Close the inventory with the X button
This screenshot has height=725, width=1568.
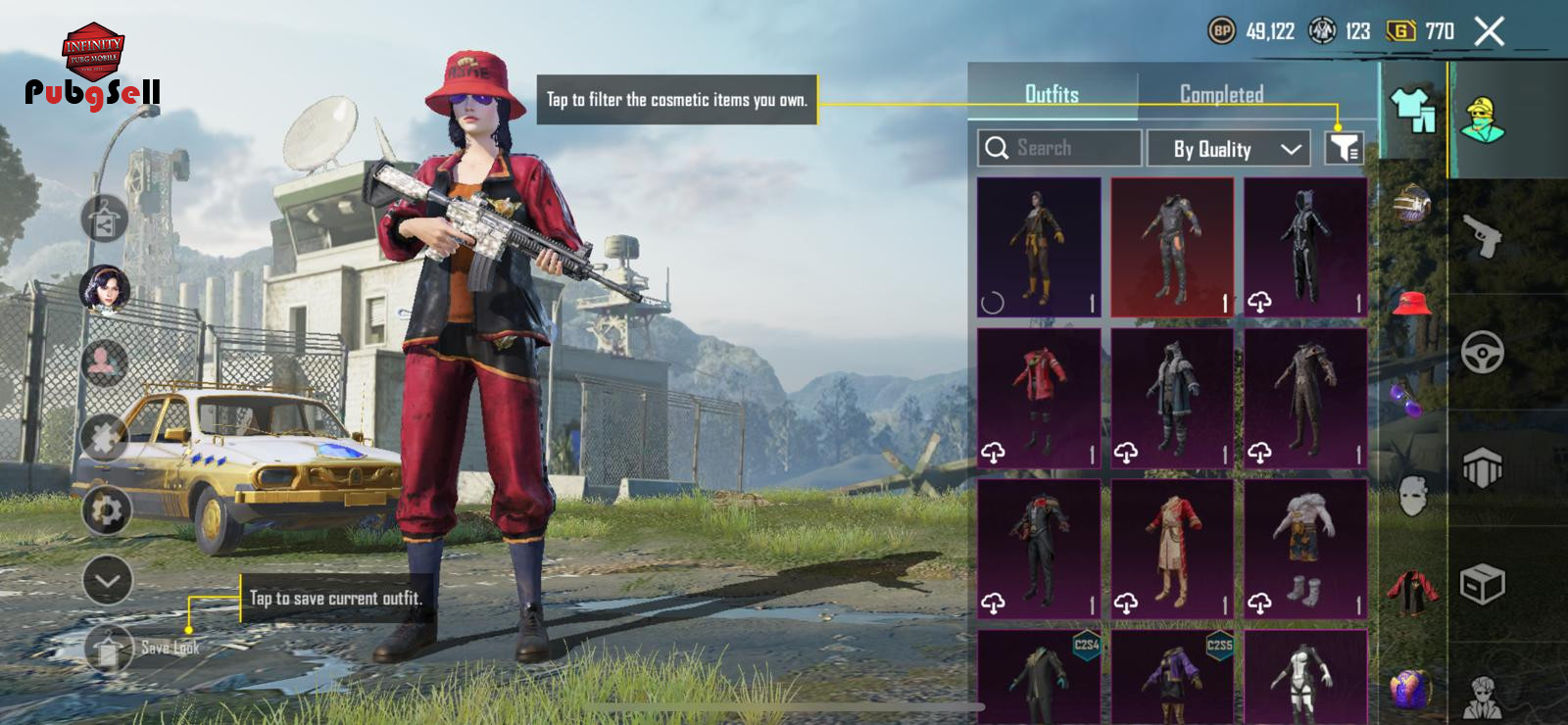tap(1490, 31)
